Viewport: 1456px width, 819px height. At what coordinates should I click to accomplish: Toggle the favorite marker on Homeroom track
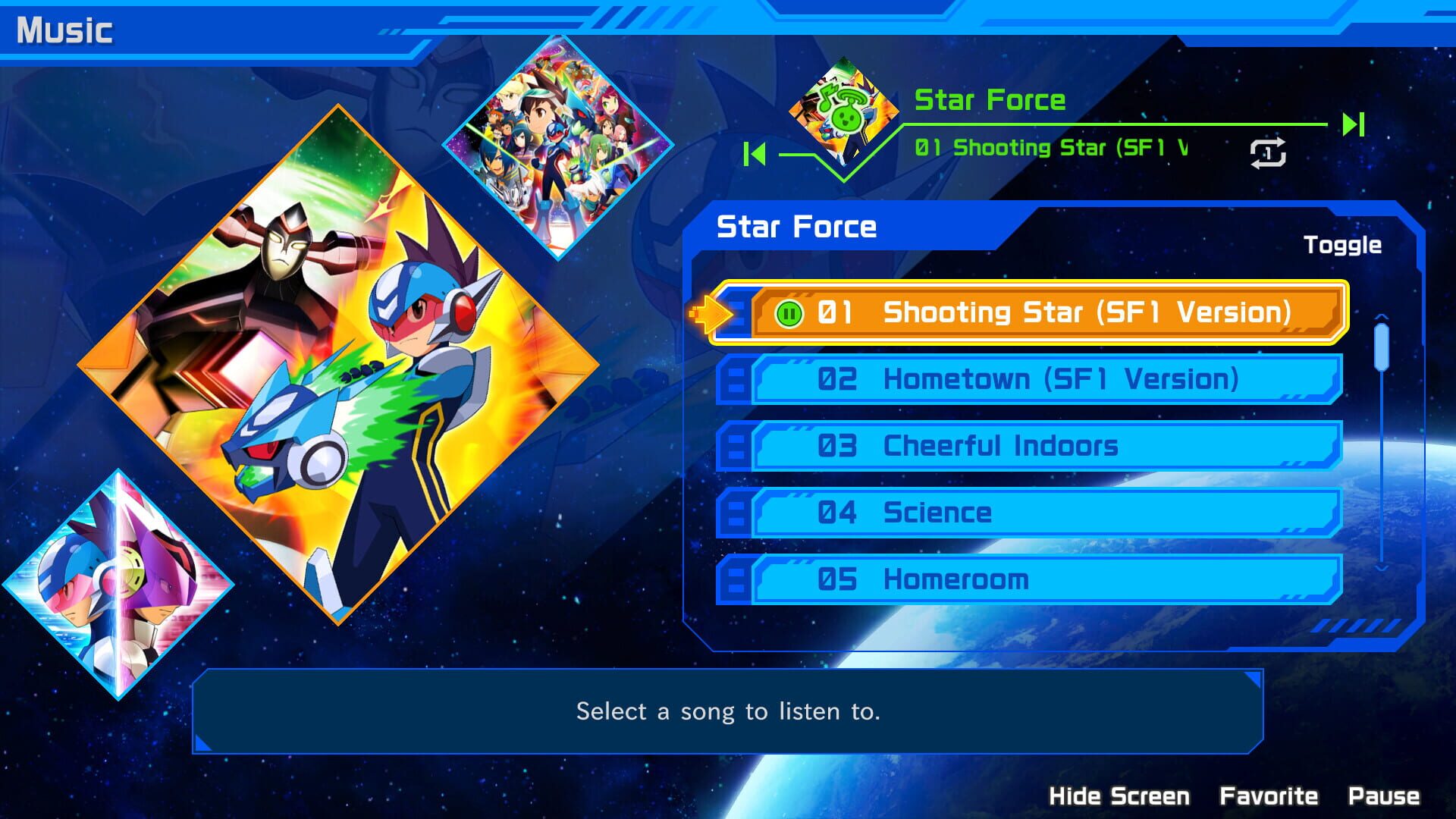[734, 579]
